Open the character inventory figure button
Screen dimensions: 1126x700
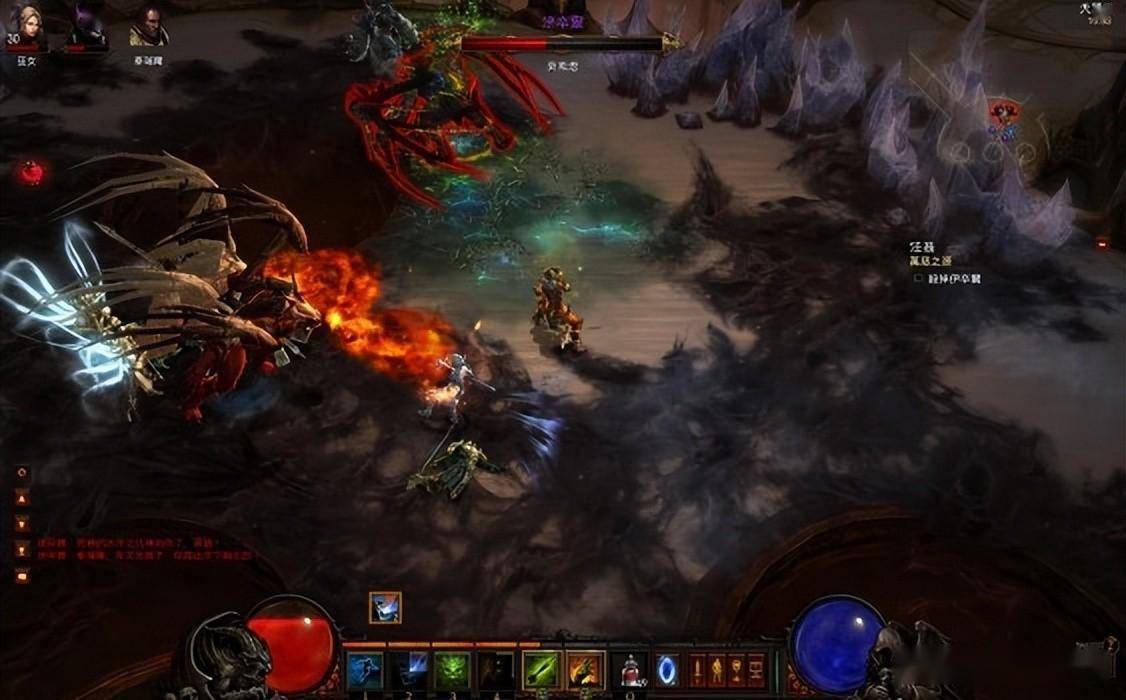point(717,669)
